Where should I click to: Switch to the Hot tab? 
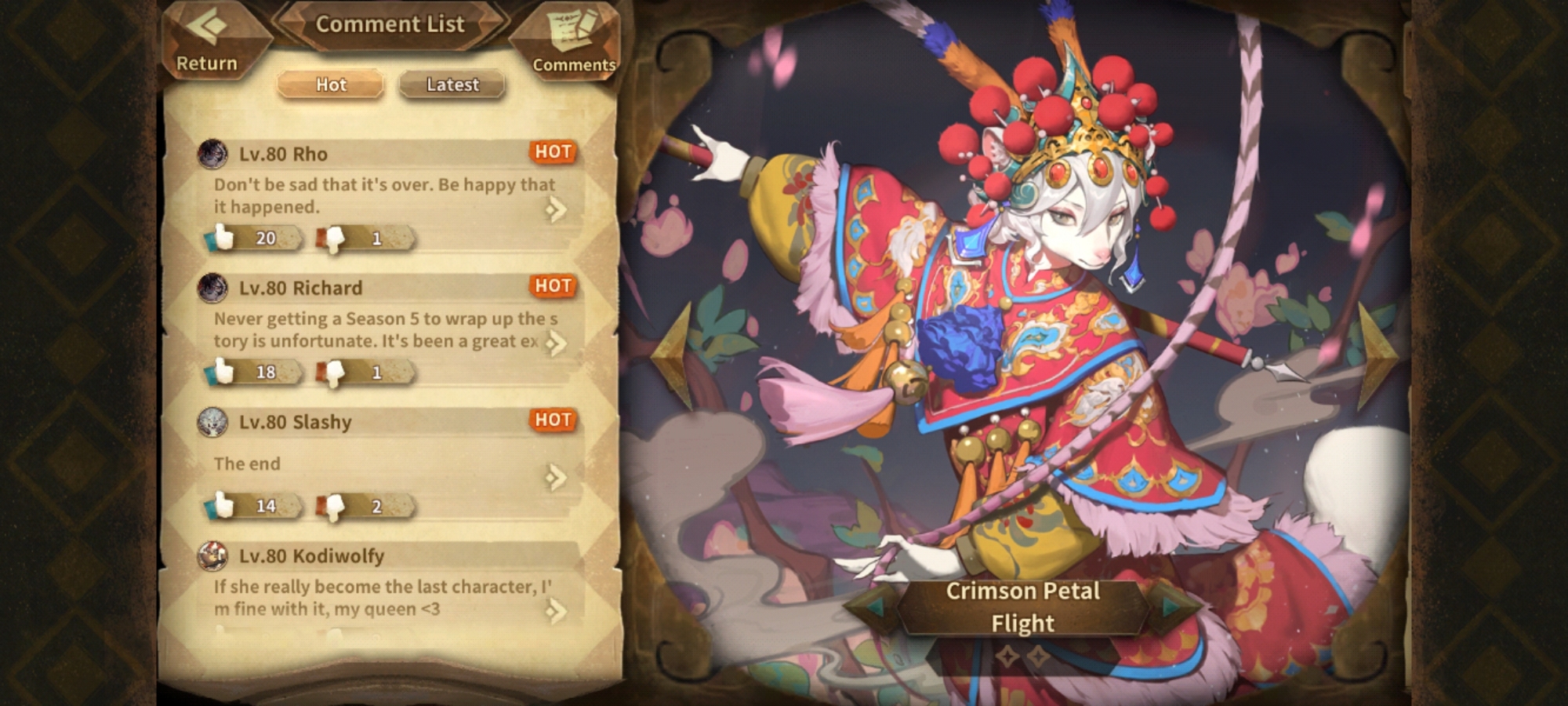click(331, 85)
